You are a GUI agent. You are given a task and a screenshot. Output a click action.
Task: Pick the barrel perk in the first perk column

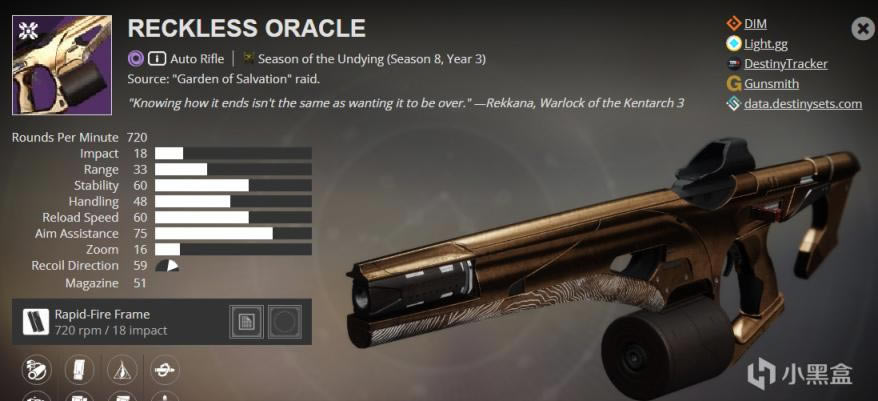[x=35, y=372]
